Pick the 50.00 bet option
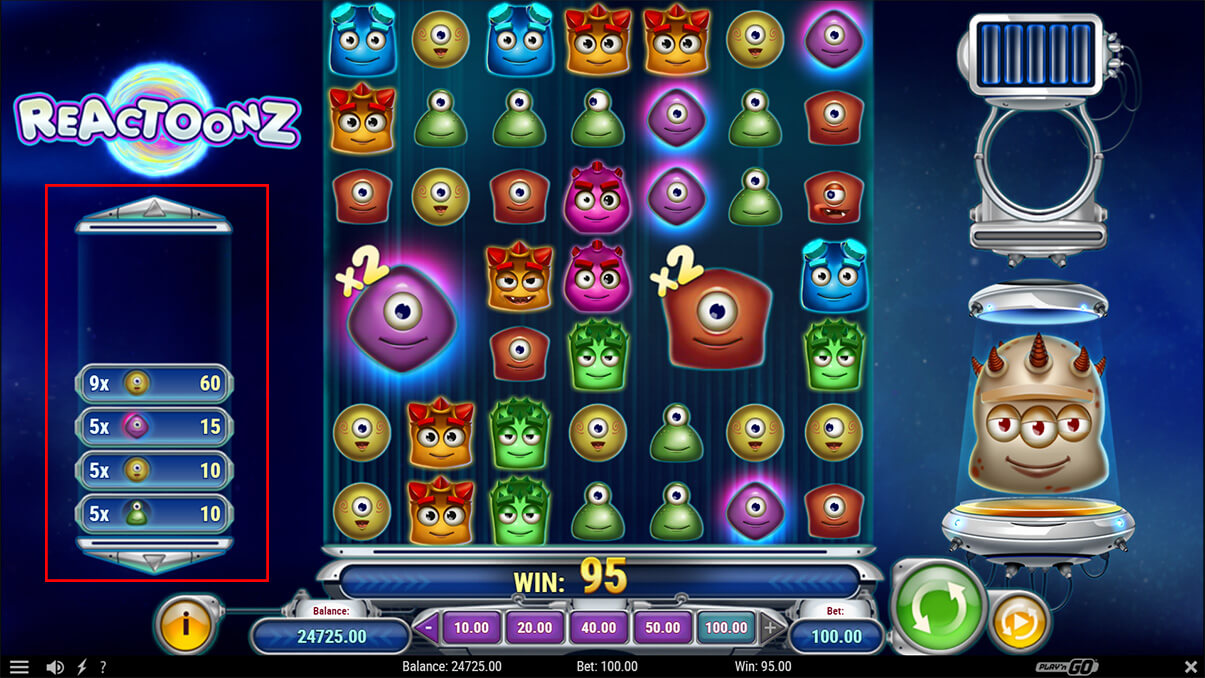This screenshot has height=678, width=1205. point(662,628)
